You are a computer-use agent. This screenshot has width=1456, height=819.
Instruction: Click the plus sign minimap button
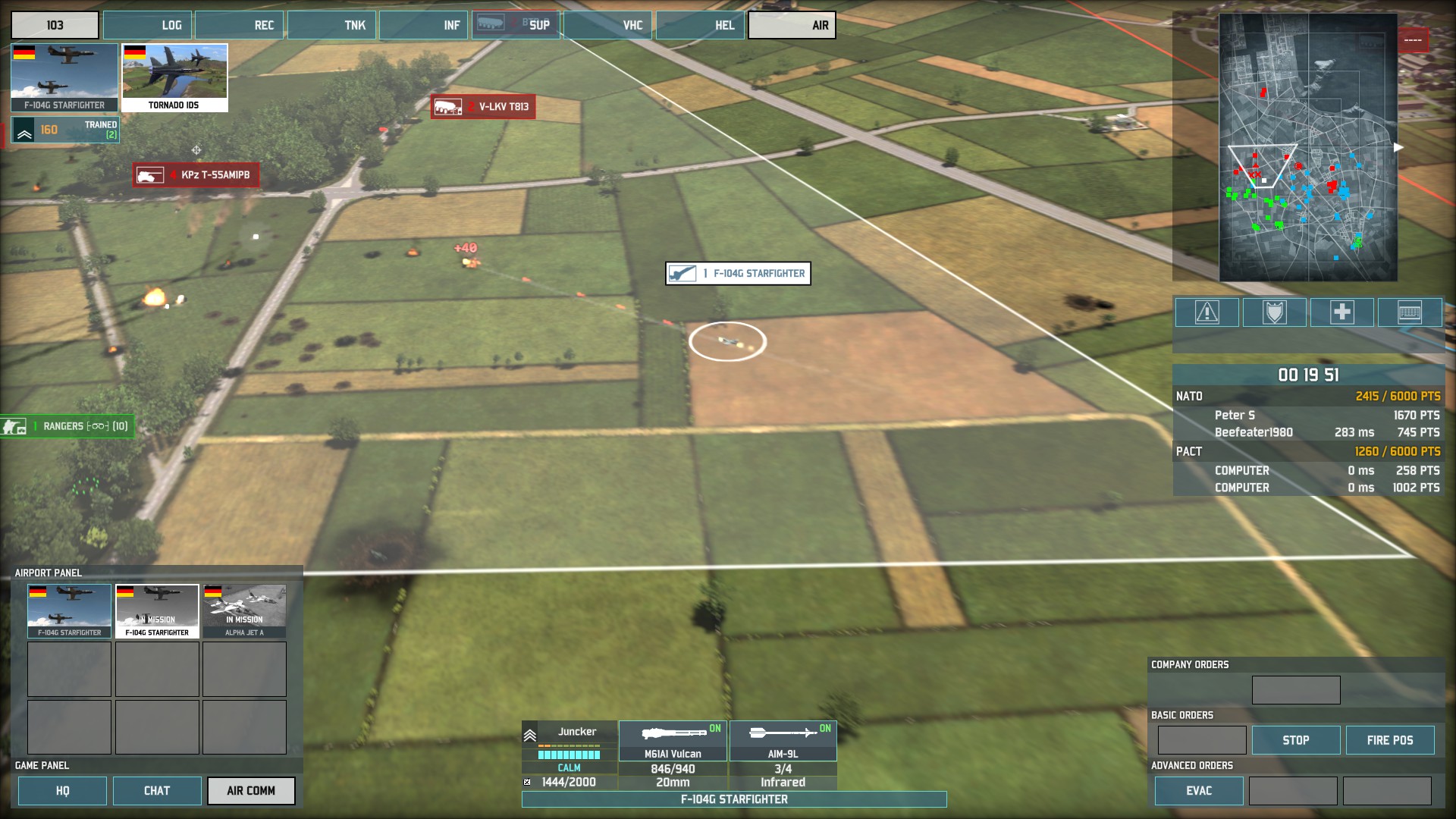tap(1341, 312)
